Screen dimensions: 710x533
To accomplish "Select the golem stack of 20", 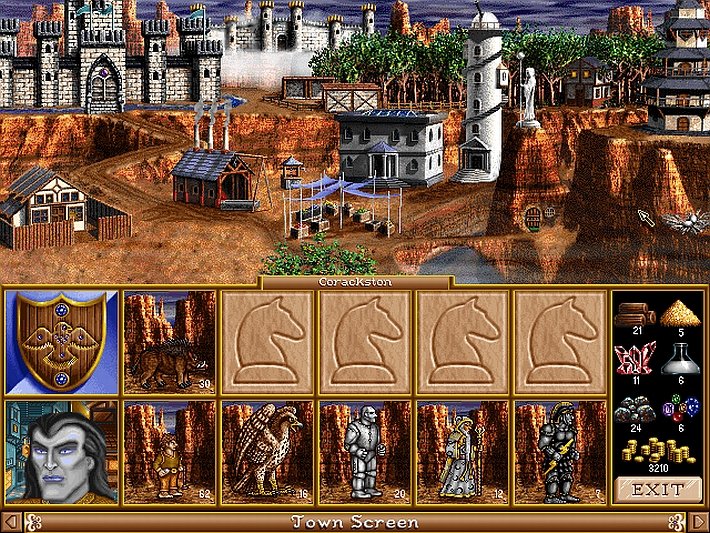I will point(364,451).
